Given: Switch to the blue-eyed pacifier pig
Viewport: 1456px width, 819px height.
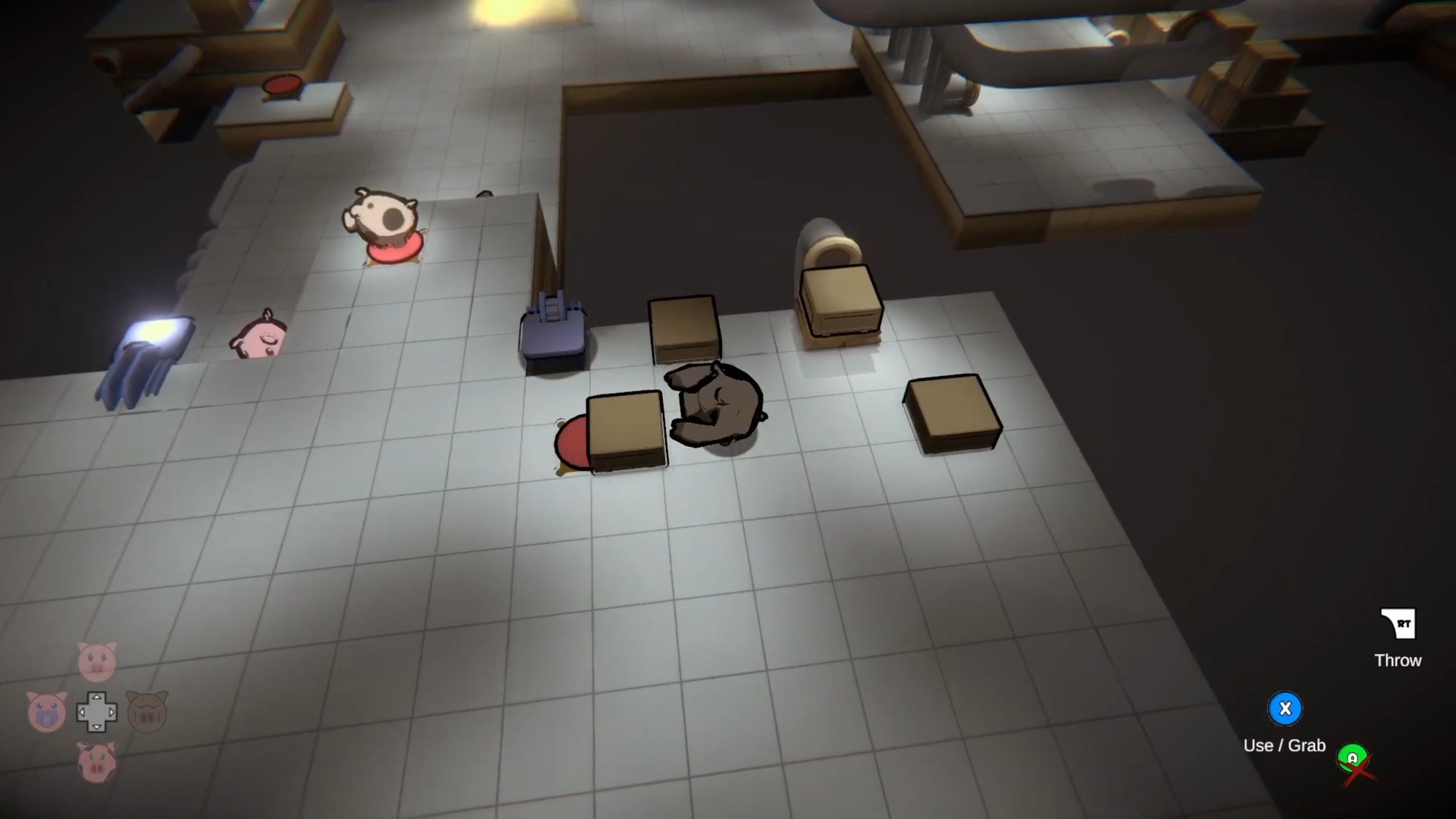Looking at the screenshot, I should click(47, 712).
